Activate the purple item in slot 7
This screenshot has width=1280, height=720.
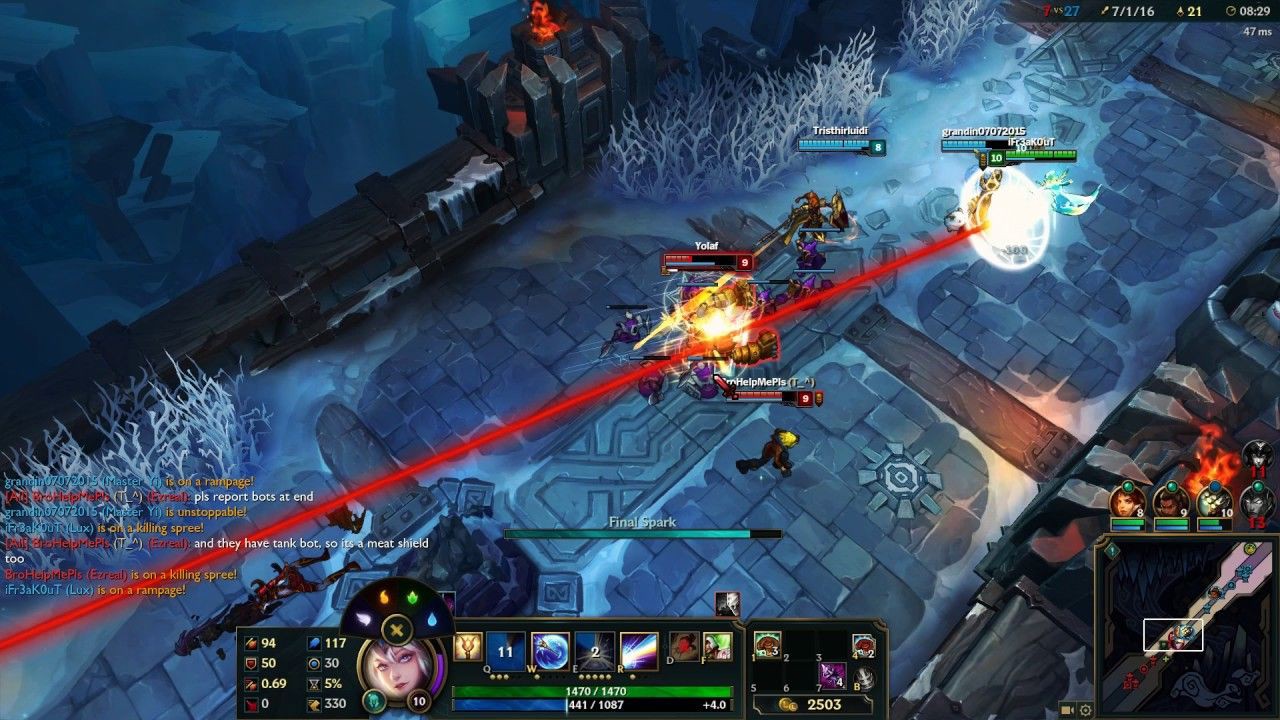tap(832, 675)
